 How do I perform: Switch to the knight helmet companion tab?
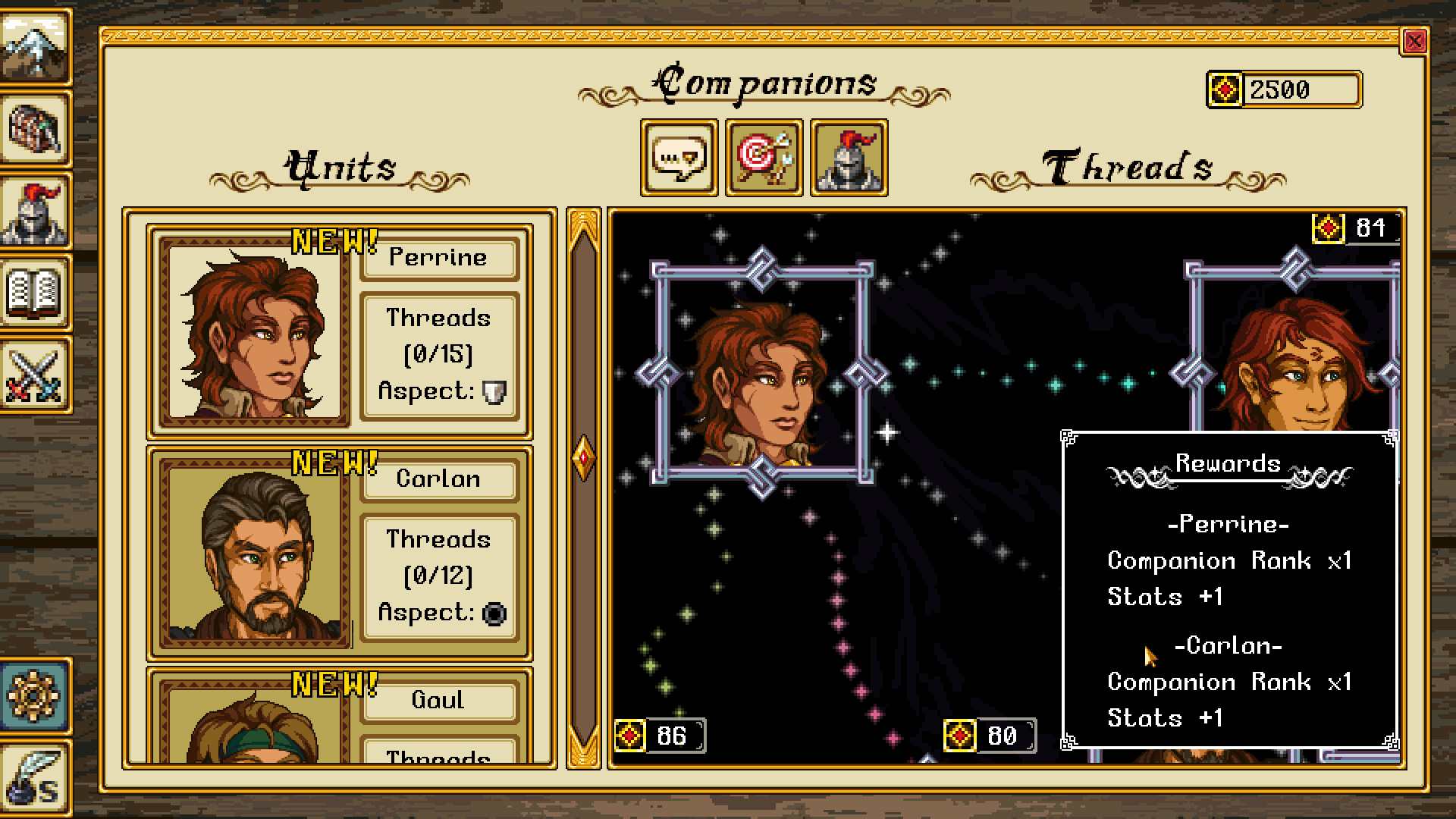click(x=849, y=158)
